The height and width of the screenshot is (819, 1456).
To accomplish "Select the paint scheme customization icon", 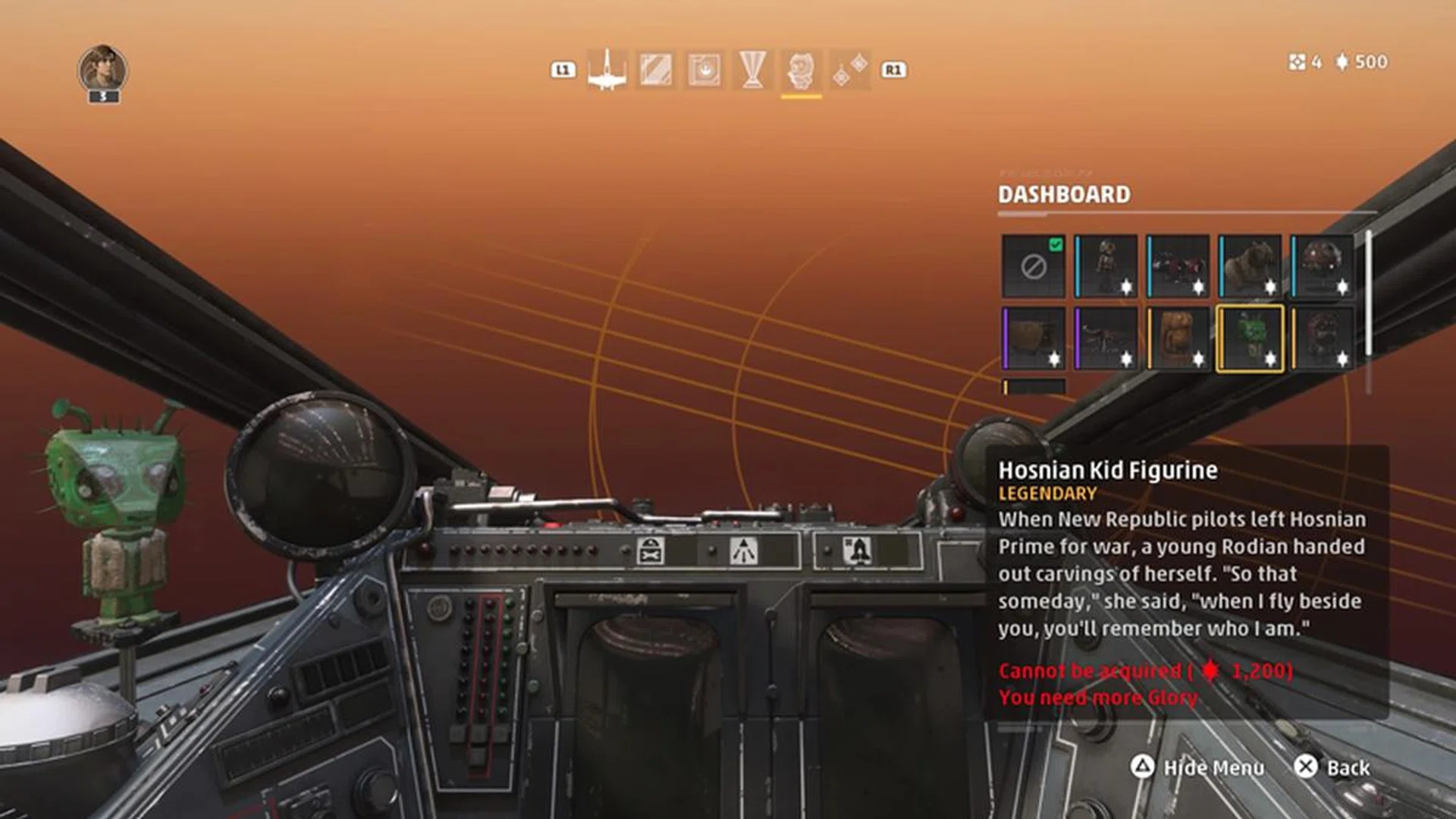I will point(658,72).
